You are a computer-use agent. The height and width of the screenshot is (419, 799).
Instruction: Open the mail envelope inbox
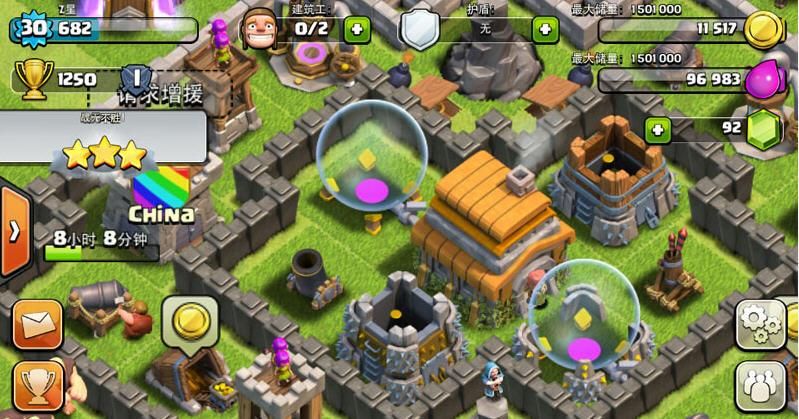point(37,323)
